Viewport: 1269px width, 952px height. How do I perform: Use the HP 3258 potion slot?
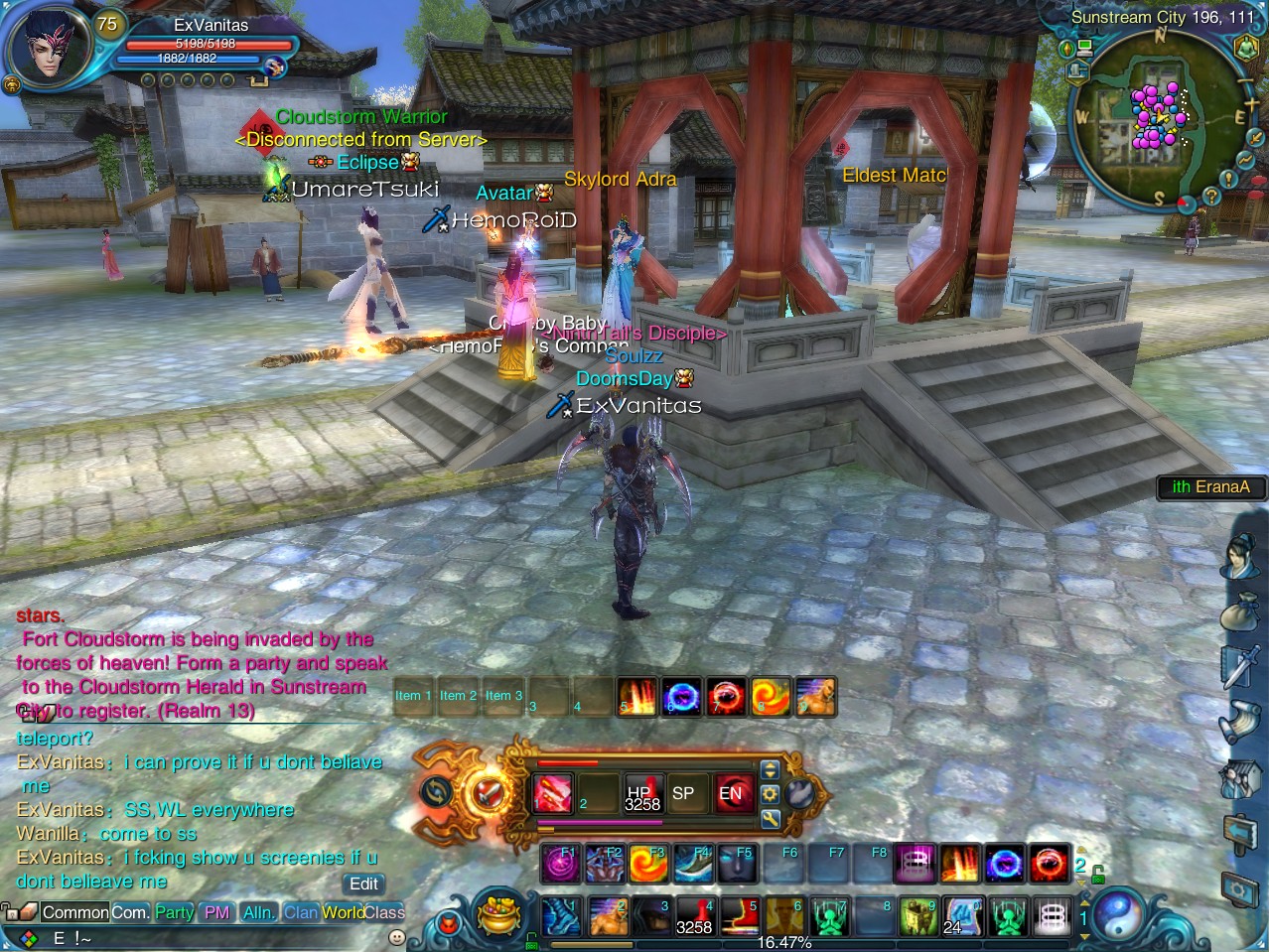(642, 793)
